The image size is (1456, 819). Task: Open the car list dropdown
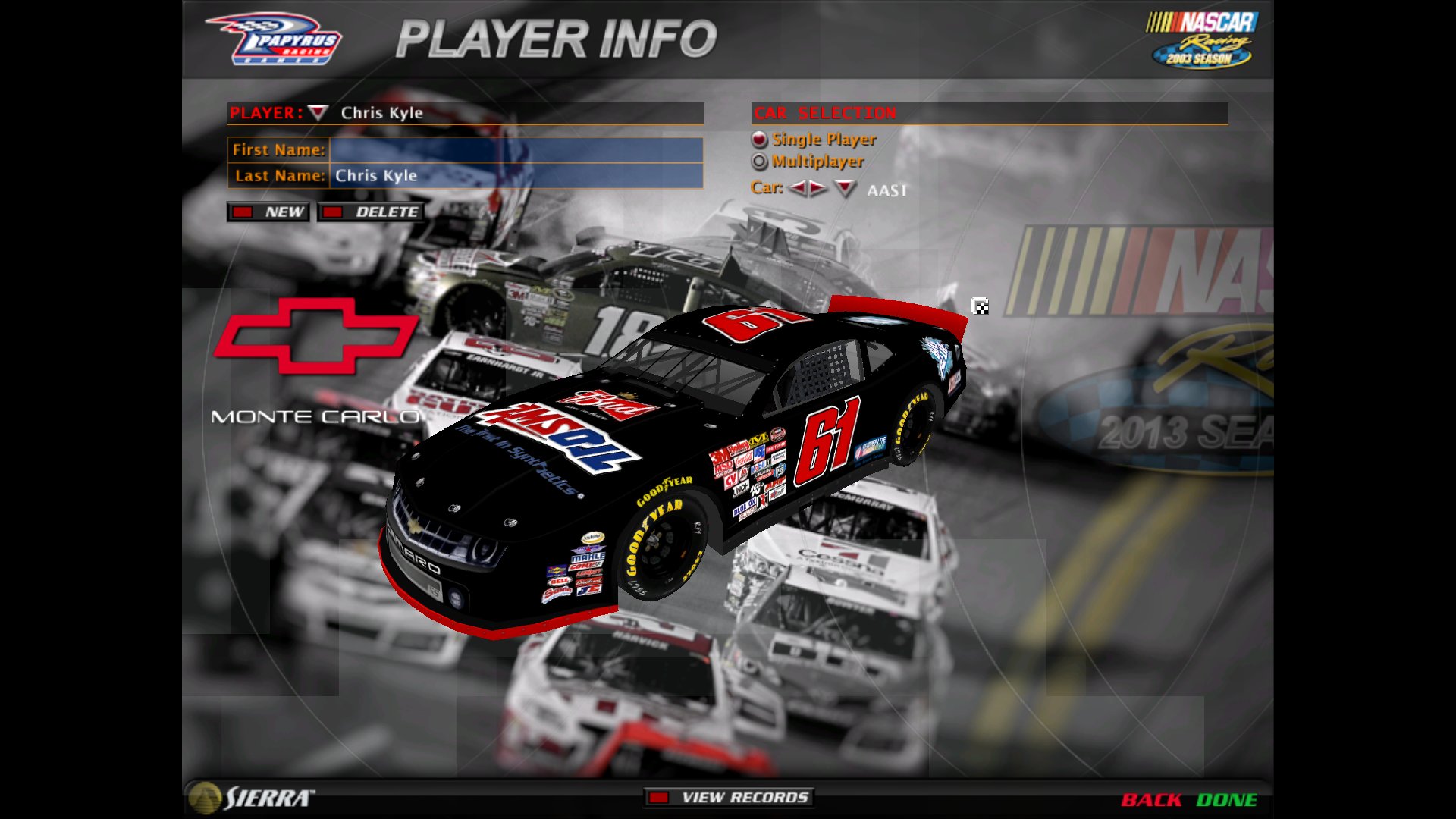845,188
